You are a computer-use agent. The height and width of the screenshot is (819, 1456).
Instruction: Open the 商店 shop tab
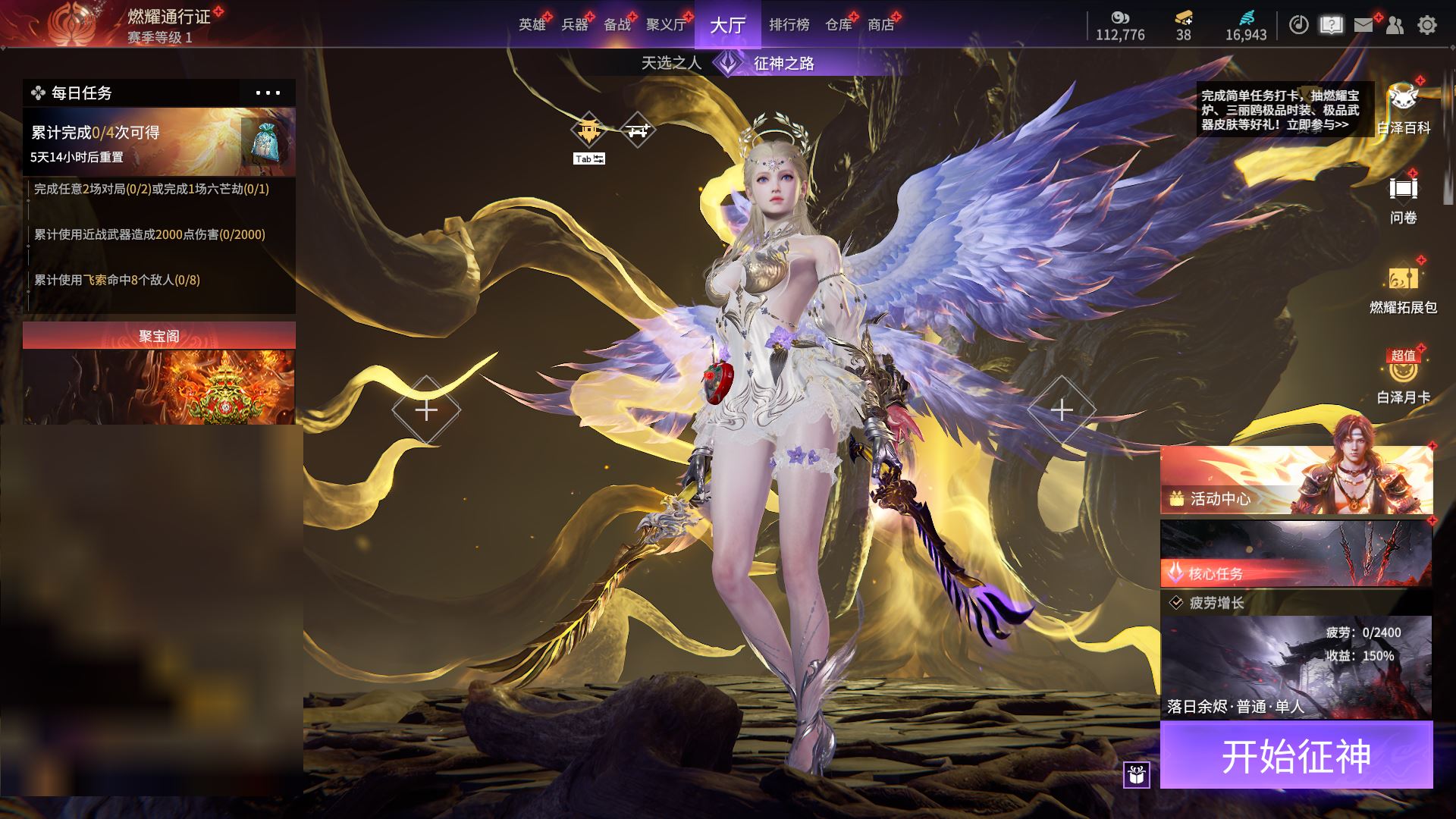point(880,25)
